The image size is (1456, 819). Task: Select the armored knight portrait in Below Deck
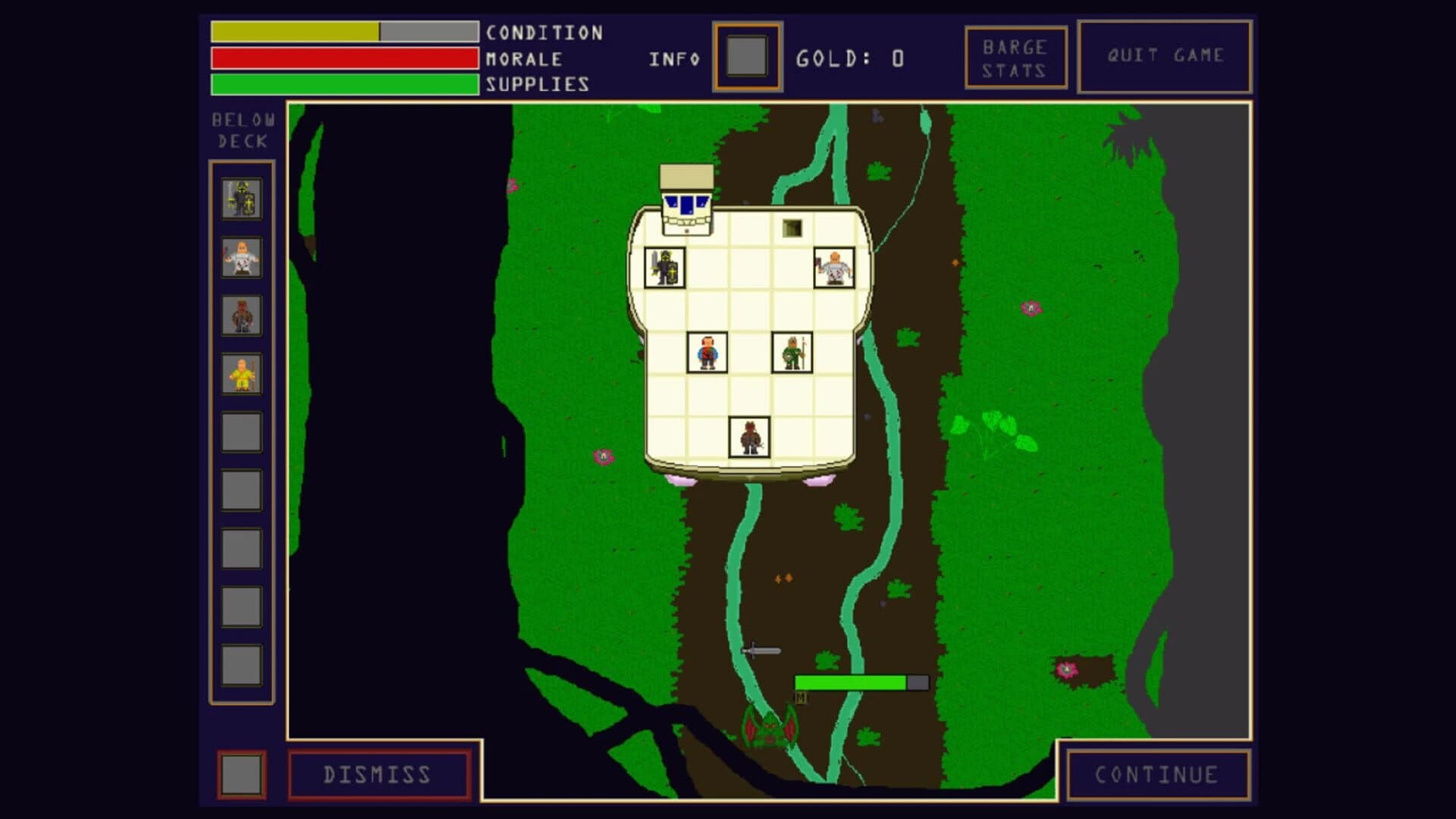(x=241, y=199)
